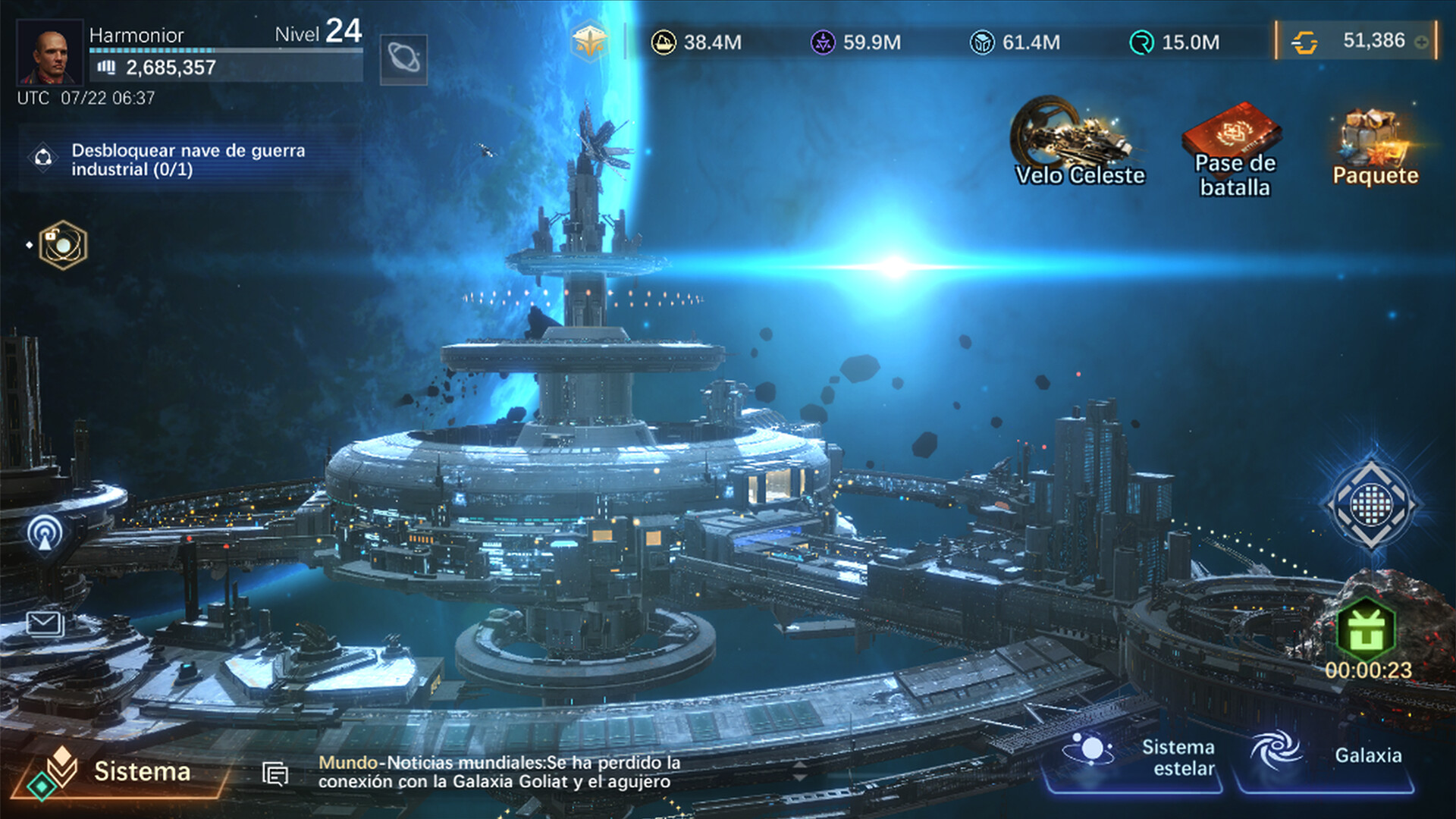Viewport: 1456px width, 819px height.
Task: Open Harmonior's commander portrait
Action: [49, 52]
